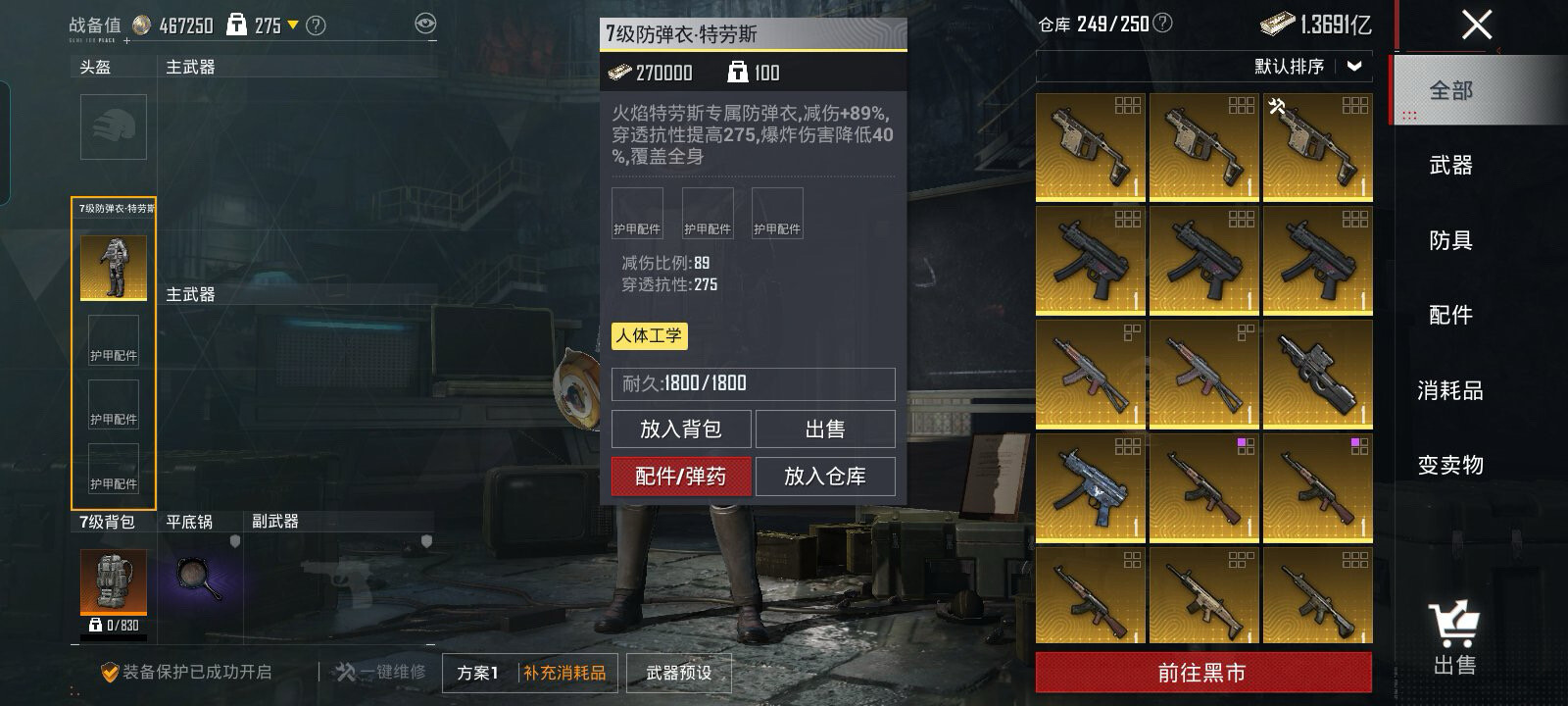Select the 防具 category tab
Image resolution: width=1568 pixels, height=706 pixels.
pos(1450,240)
